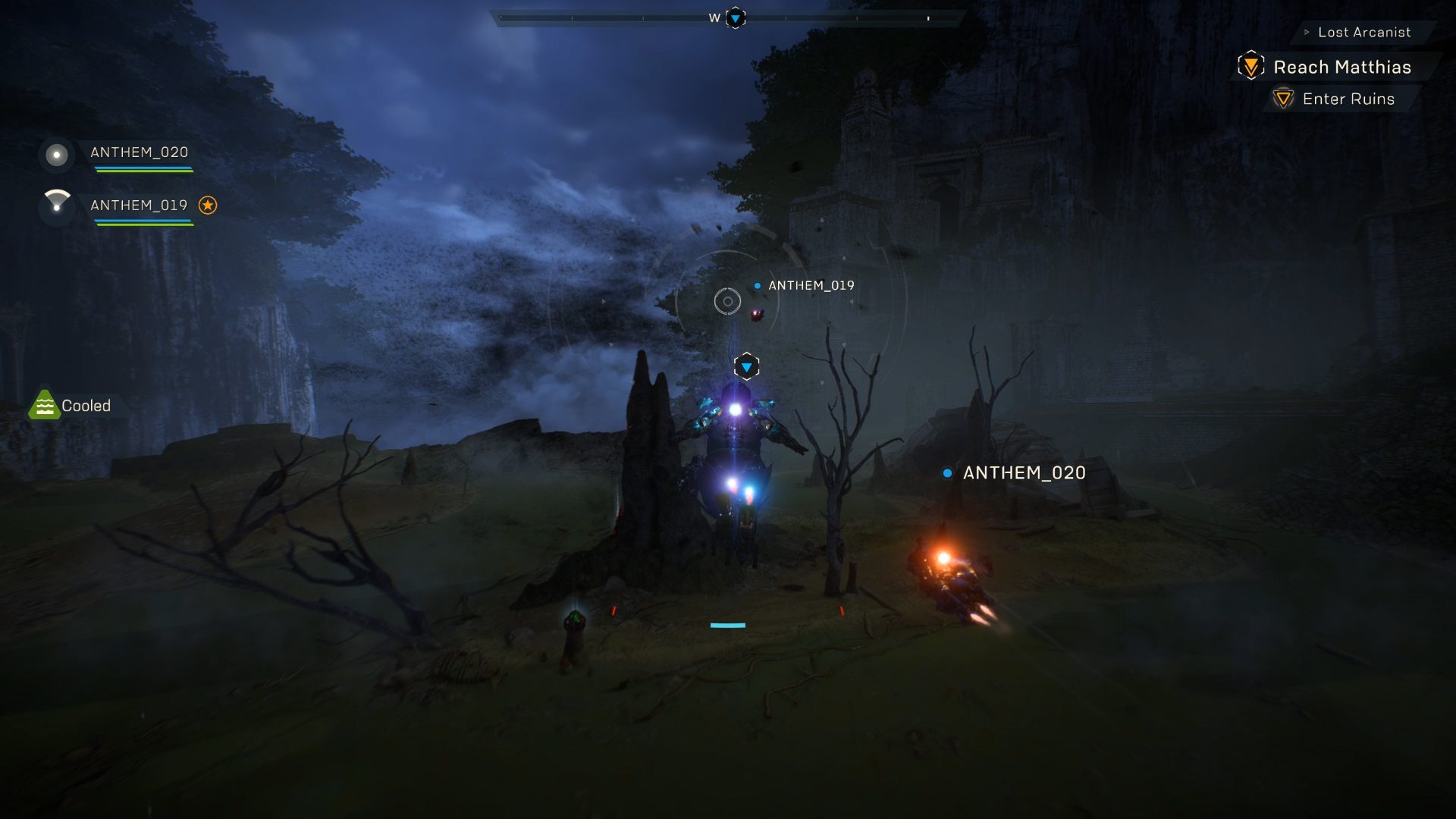Click the center aiming reticle
This screenshot has width=1456, height=819.
tap(726, 300)
